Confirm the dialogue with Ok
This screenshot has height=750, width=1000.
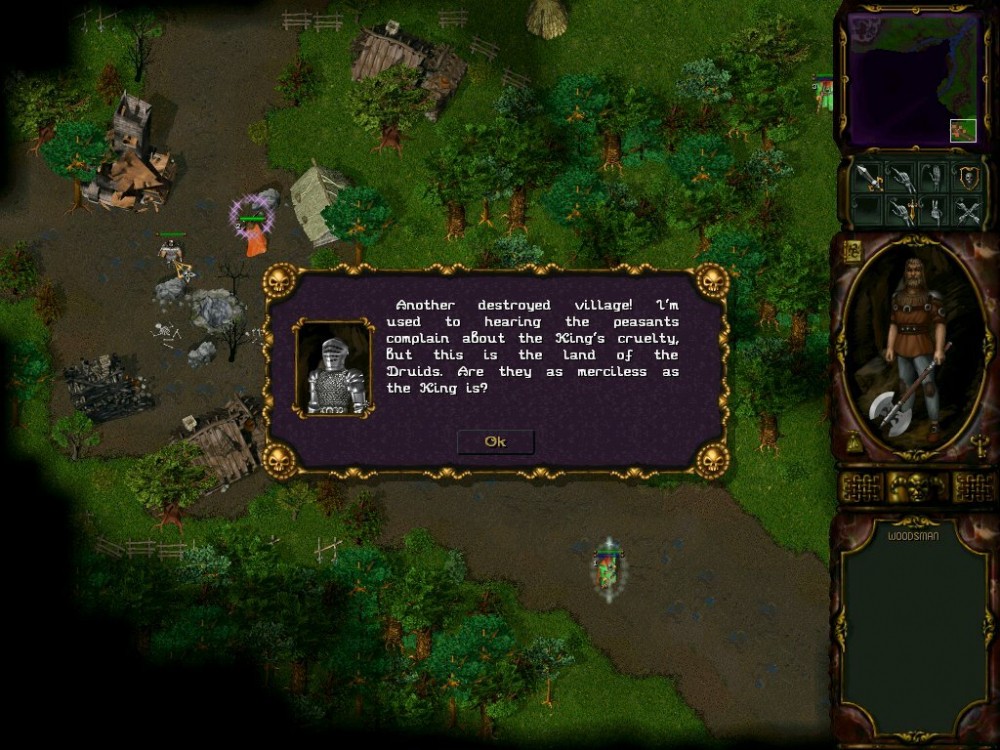(x=496, y=442)
